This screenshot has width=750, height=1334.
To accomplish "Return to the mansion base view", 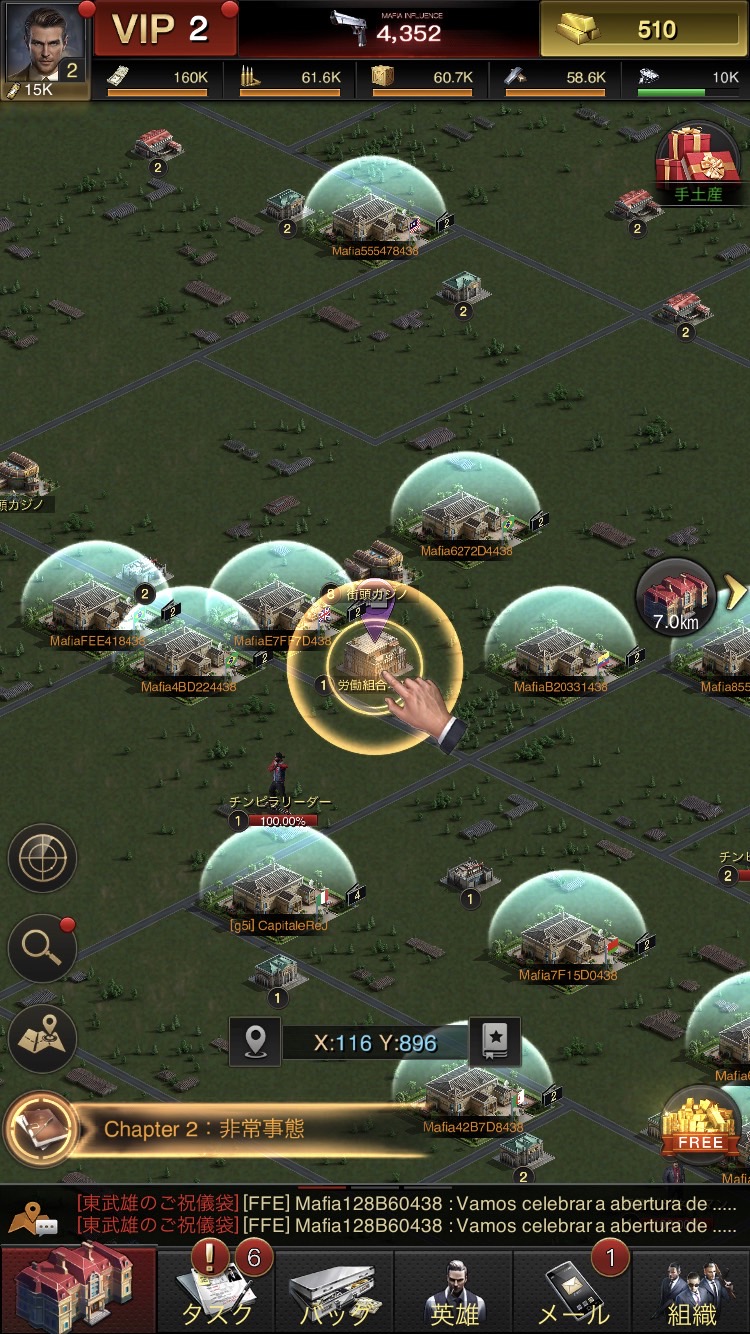I will tap(78, 1289).
